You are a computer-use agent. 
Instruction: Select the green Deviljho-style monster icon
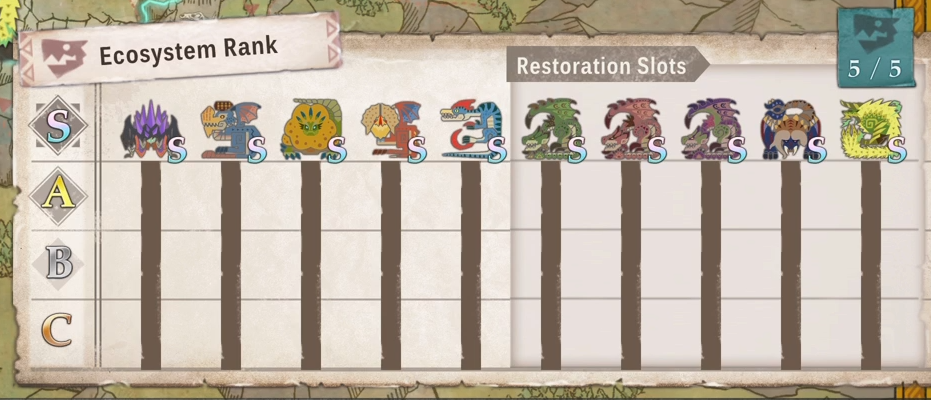point(550,130)
